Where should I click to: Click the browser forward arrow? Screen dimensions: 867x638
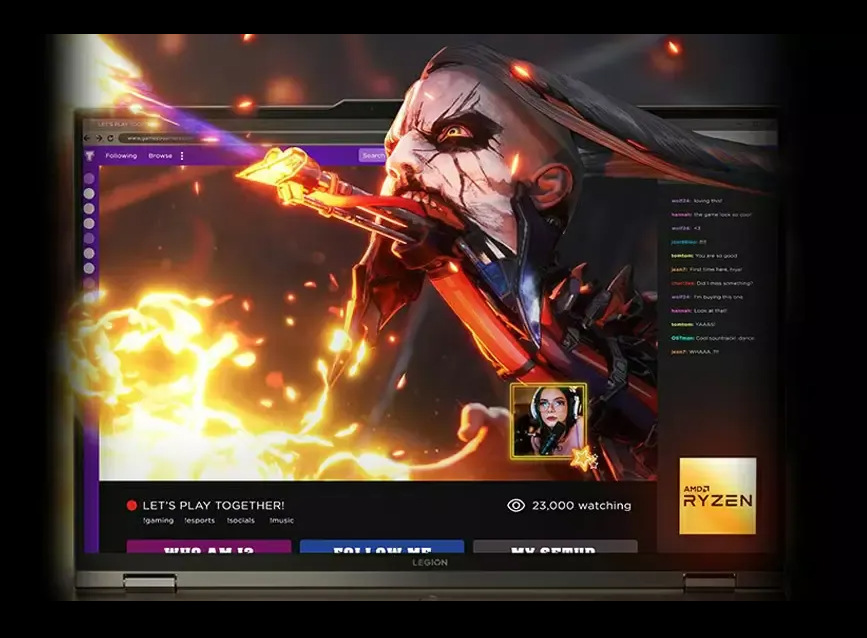98,138
